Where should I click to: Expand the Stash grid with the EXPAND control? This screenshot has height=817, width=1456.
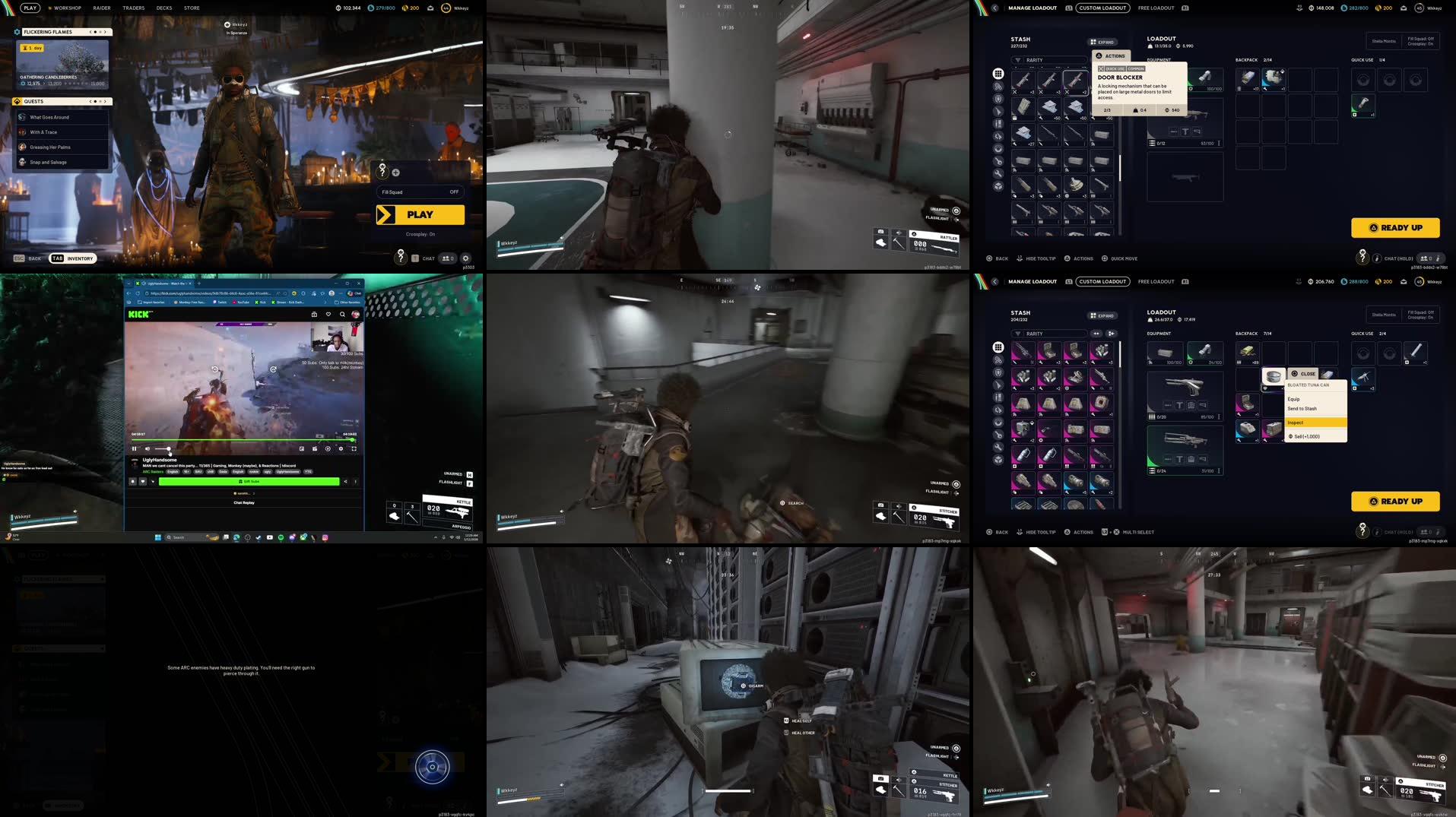(1103, 42)
